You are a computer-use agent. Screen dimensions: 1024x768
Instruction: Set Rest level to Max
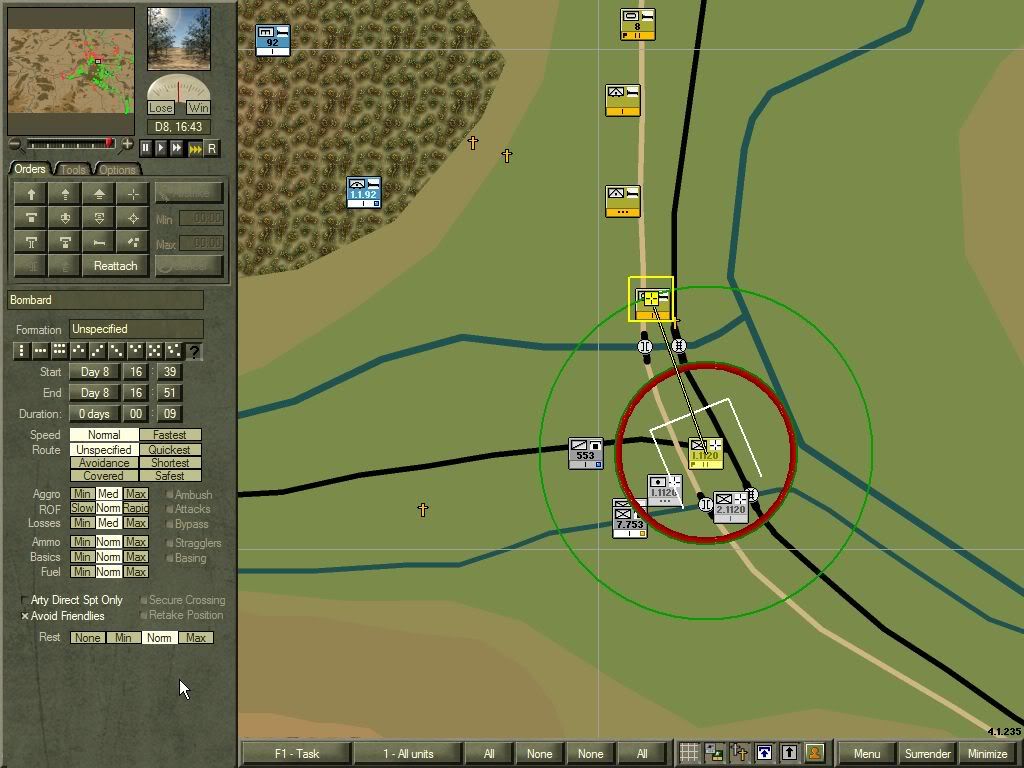coord(195,638)
